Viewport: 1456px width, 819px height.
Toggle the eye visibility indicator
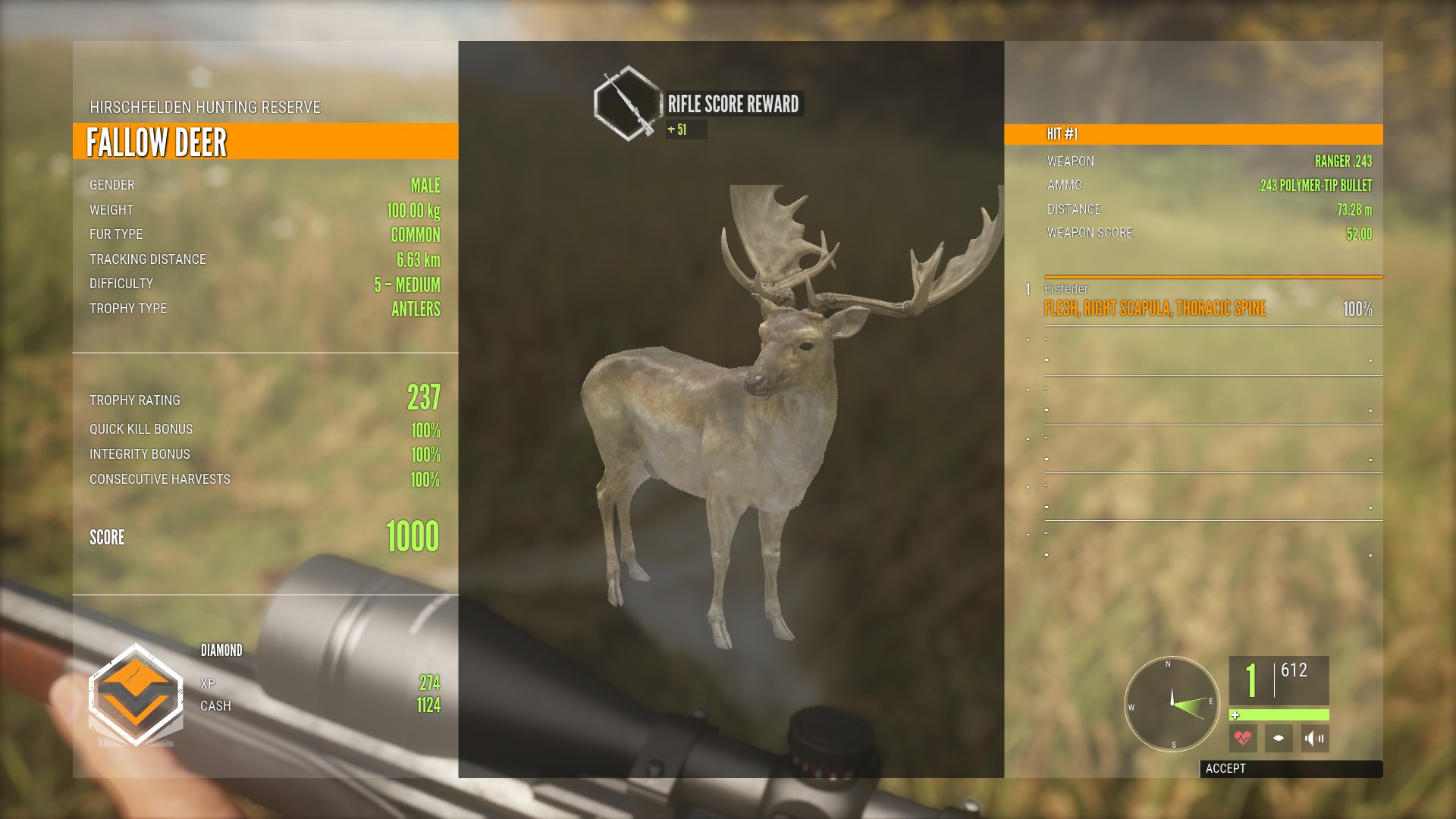[1279, 738]
